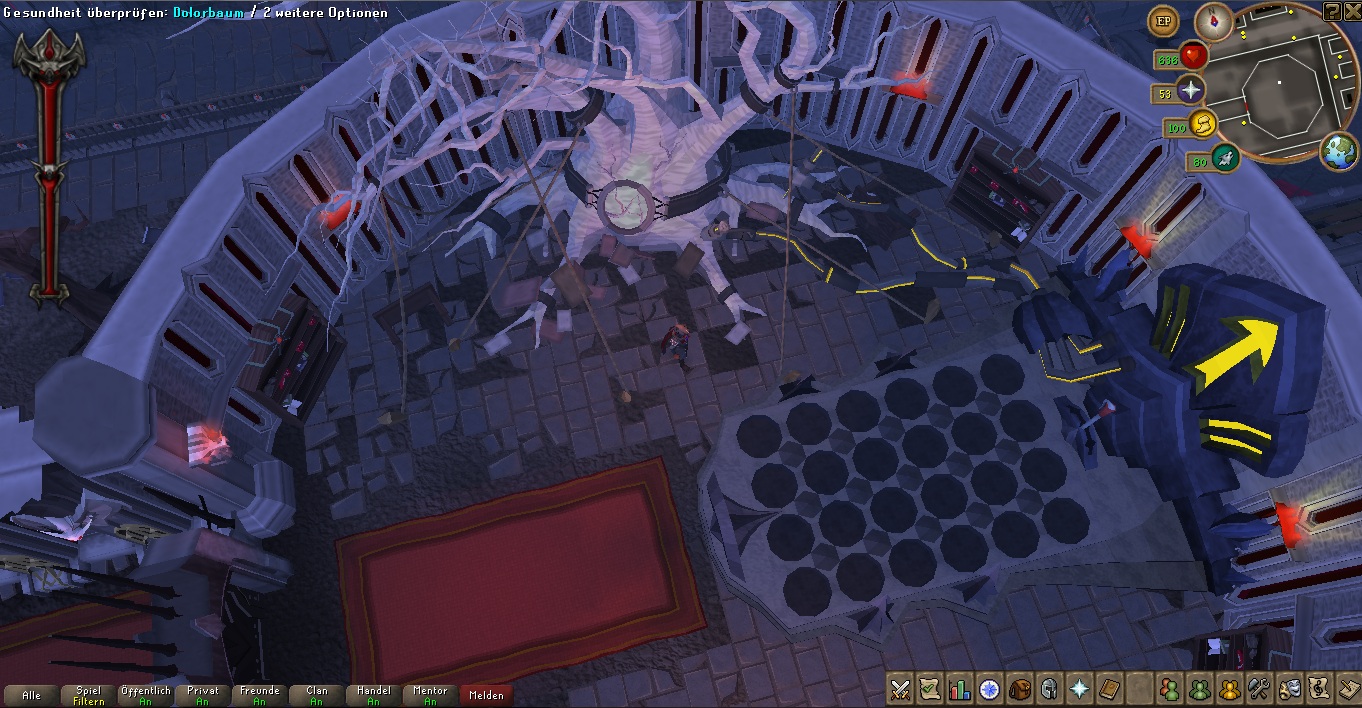The image size is (1362, 708).
Task: Open the spellbook tab
Action: tap(1108, 689)
